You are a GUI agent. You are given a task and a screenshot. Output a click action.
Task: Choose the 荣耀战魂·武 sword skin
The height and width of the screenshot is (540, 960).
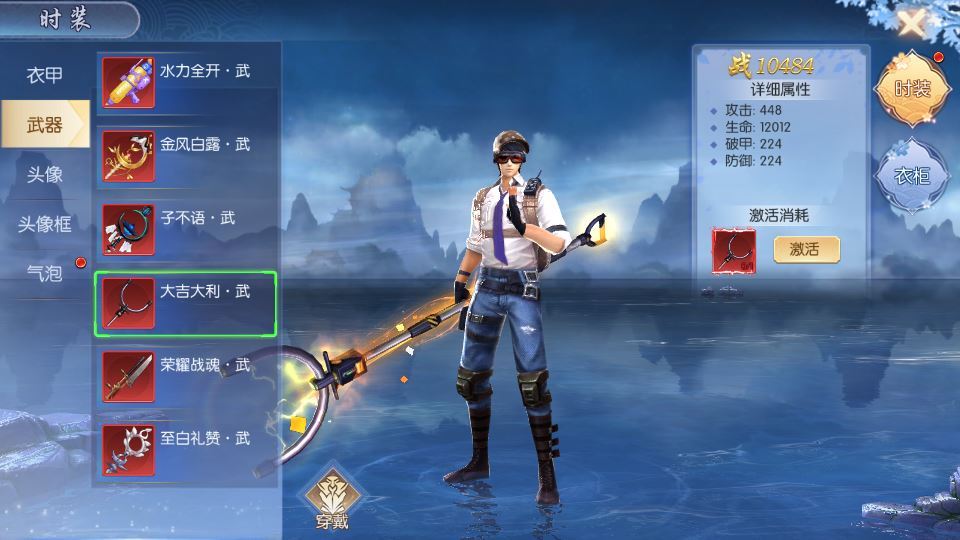tap(186, 376)
